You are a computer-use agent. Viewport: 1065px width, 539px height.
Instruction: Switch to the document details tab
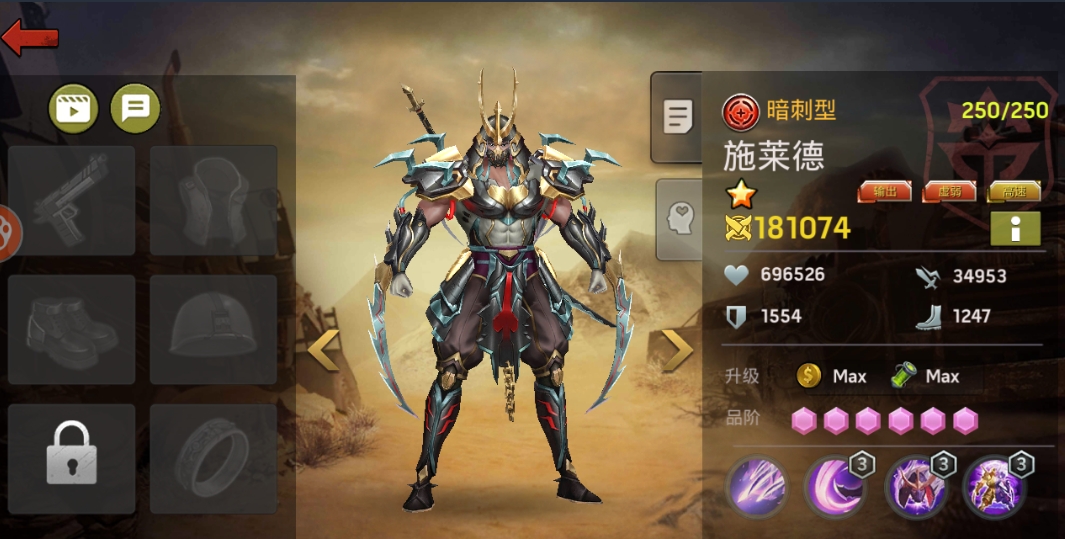[x=677, y=118]
